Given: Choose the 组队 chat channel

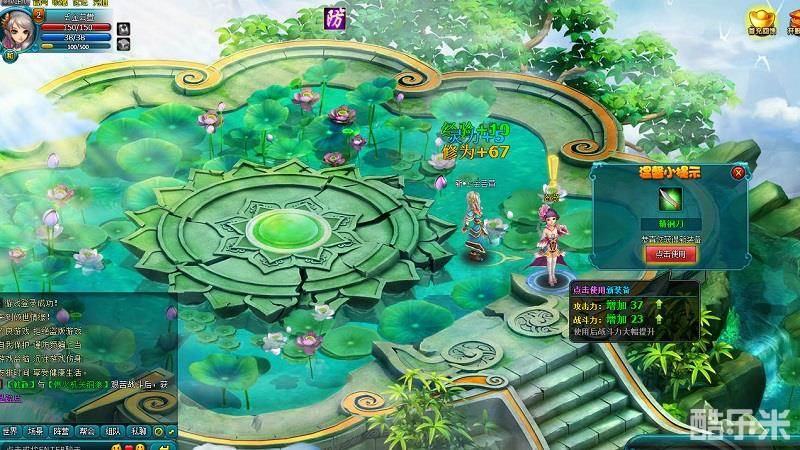Looking at the screenshot, I should click(x=114, y=431).
